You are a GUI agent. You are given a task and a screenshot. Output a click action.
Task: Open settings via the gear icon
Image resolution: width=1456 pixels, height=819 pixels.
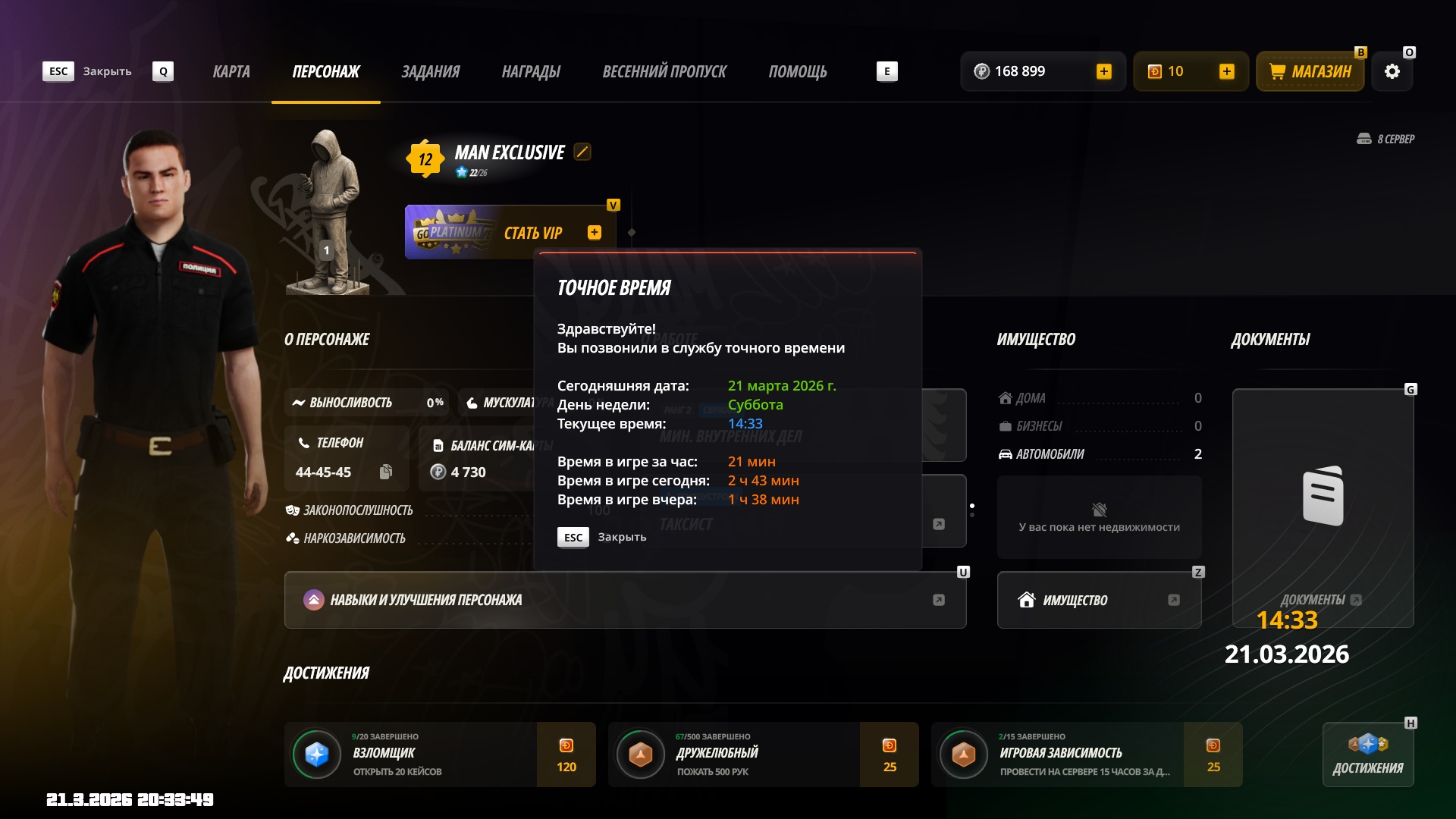point(1392,71)
